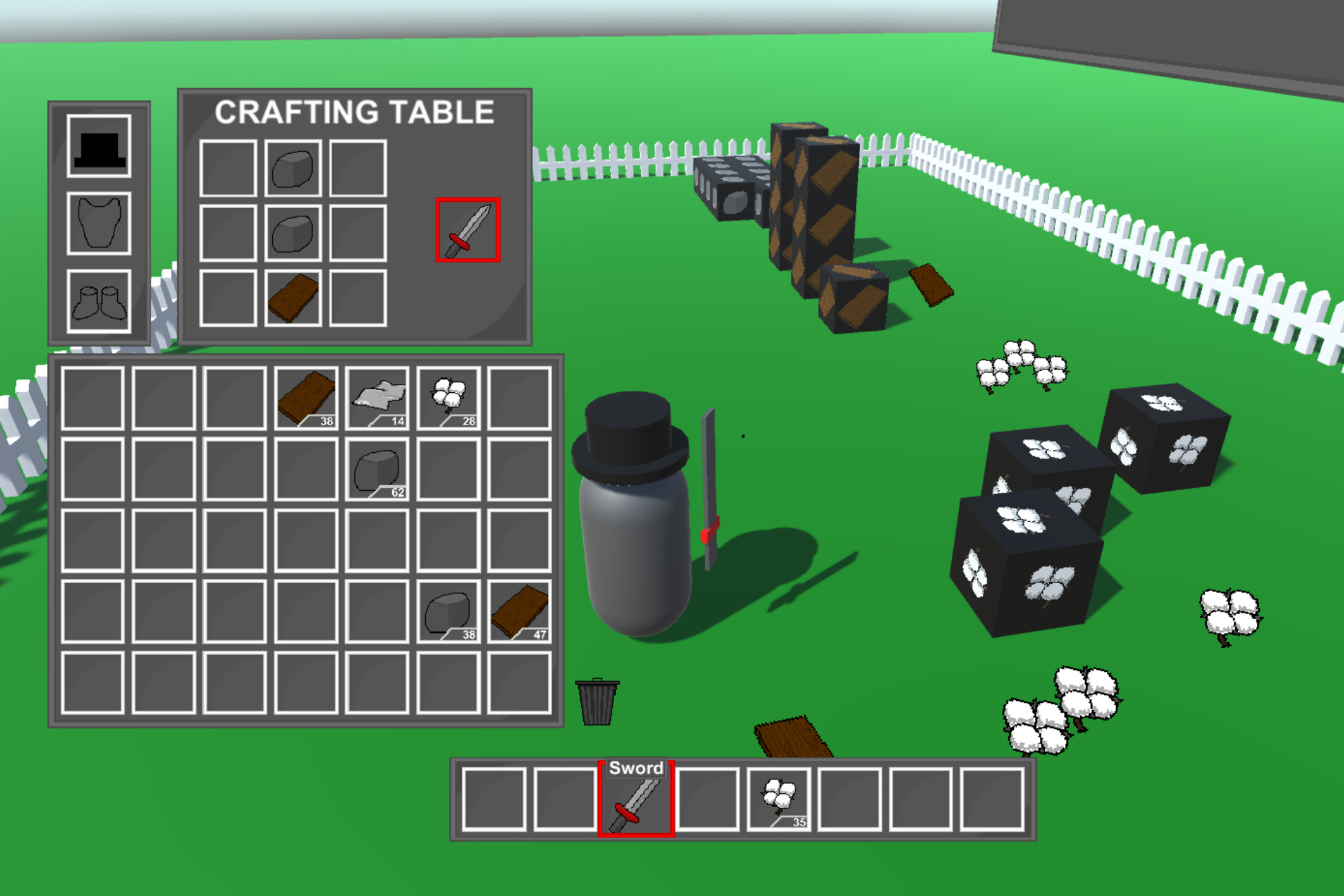Click the trash can to discard items
This screenshot has height=896, width=1344.
point(597,700)
